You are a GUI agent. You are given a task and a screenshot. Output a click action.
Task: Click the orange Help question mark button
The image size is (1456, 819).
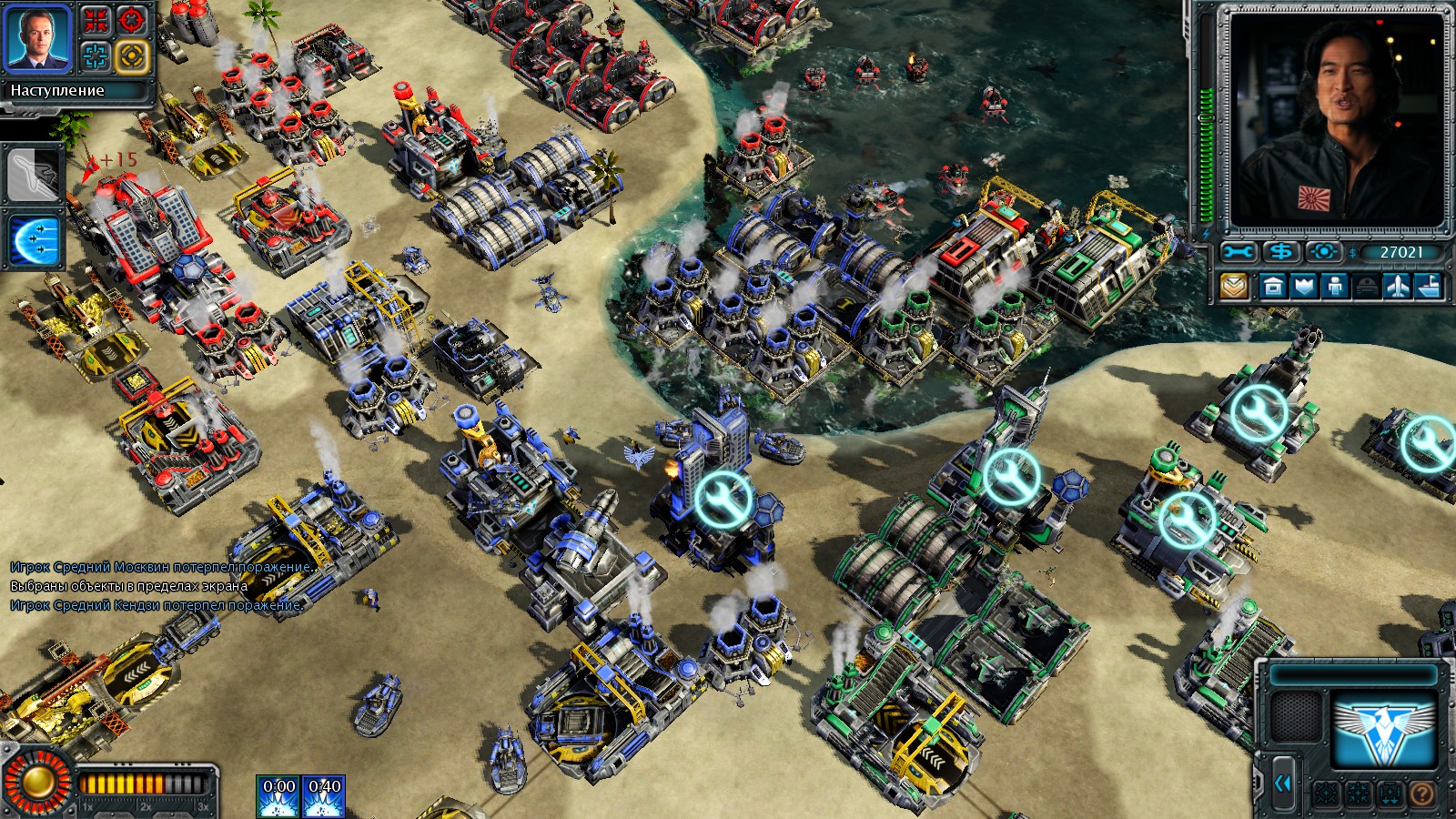1422,793
